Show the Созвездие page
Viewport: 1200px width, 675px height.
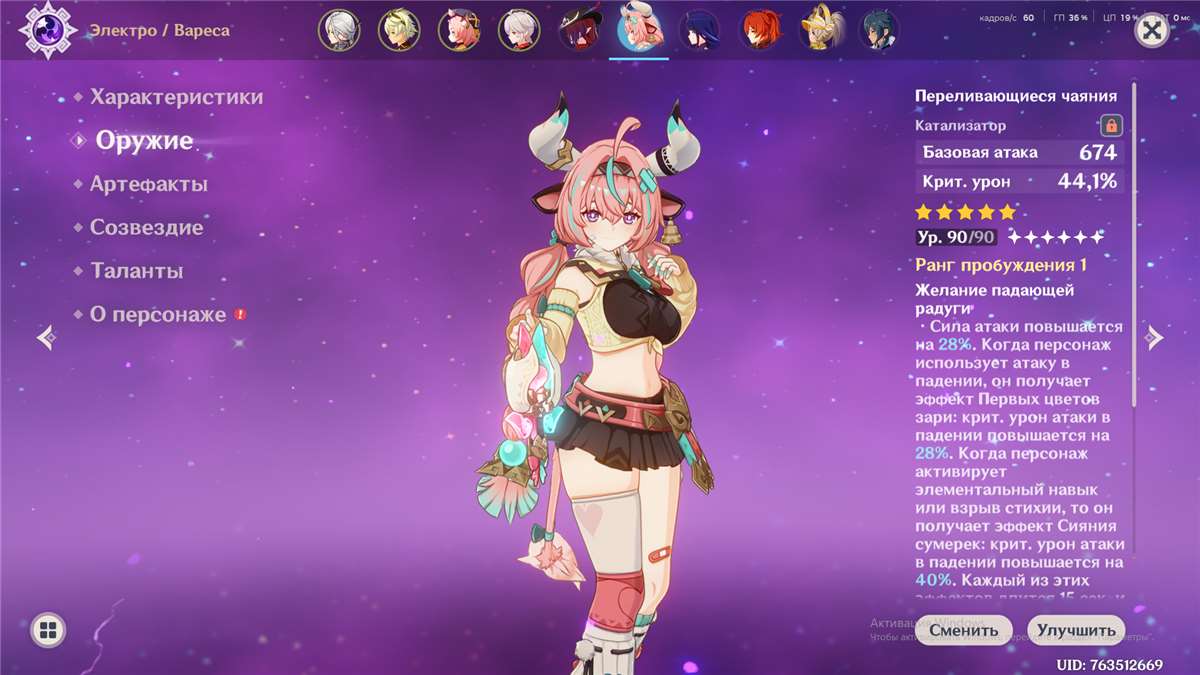click(x=146, y=227)
